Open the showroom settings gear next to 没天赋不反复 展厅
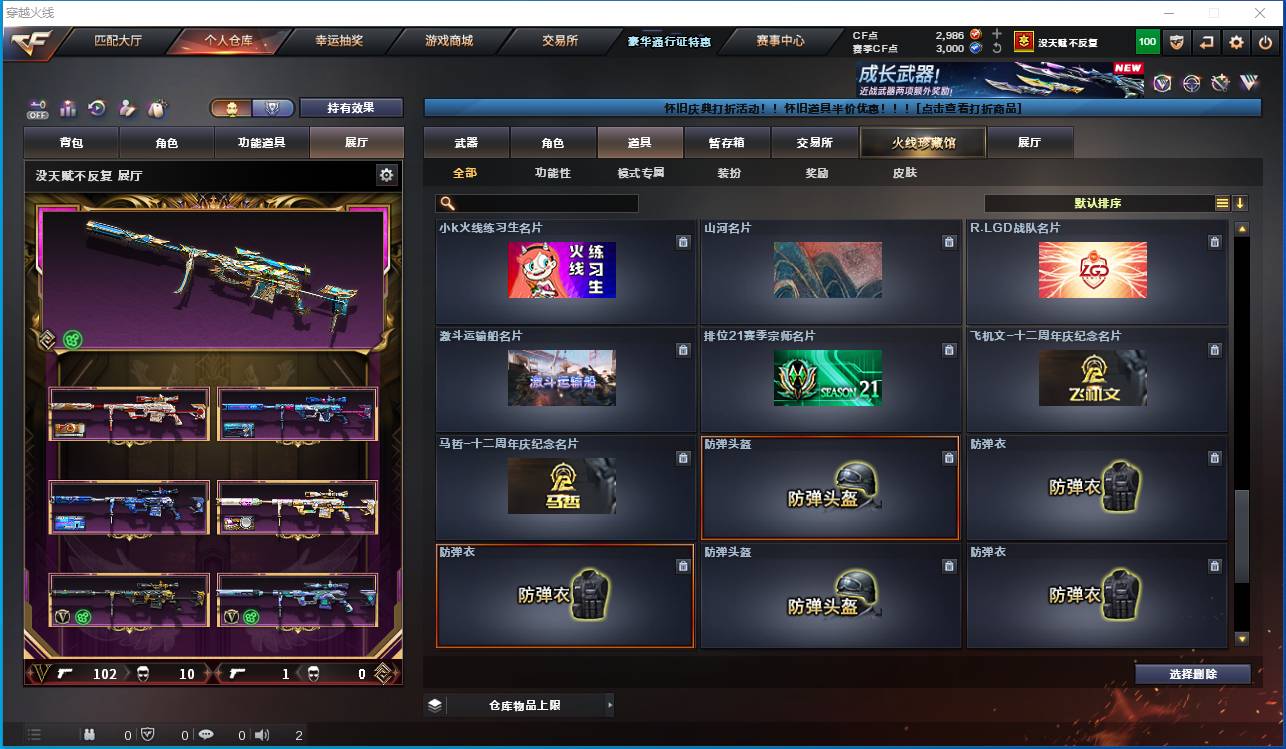The image size is (1286, 749). click(x=386, y=174)
